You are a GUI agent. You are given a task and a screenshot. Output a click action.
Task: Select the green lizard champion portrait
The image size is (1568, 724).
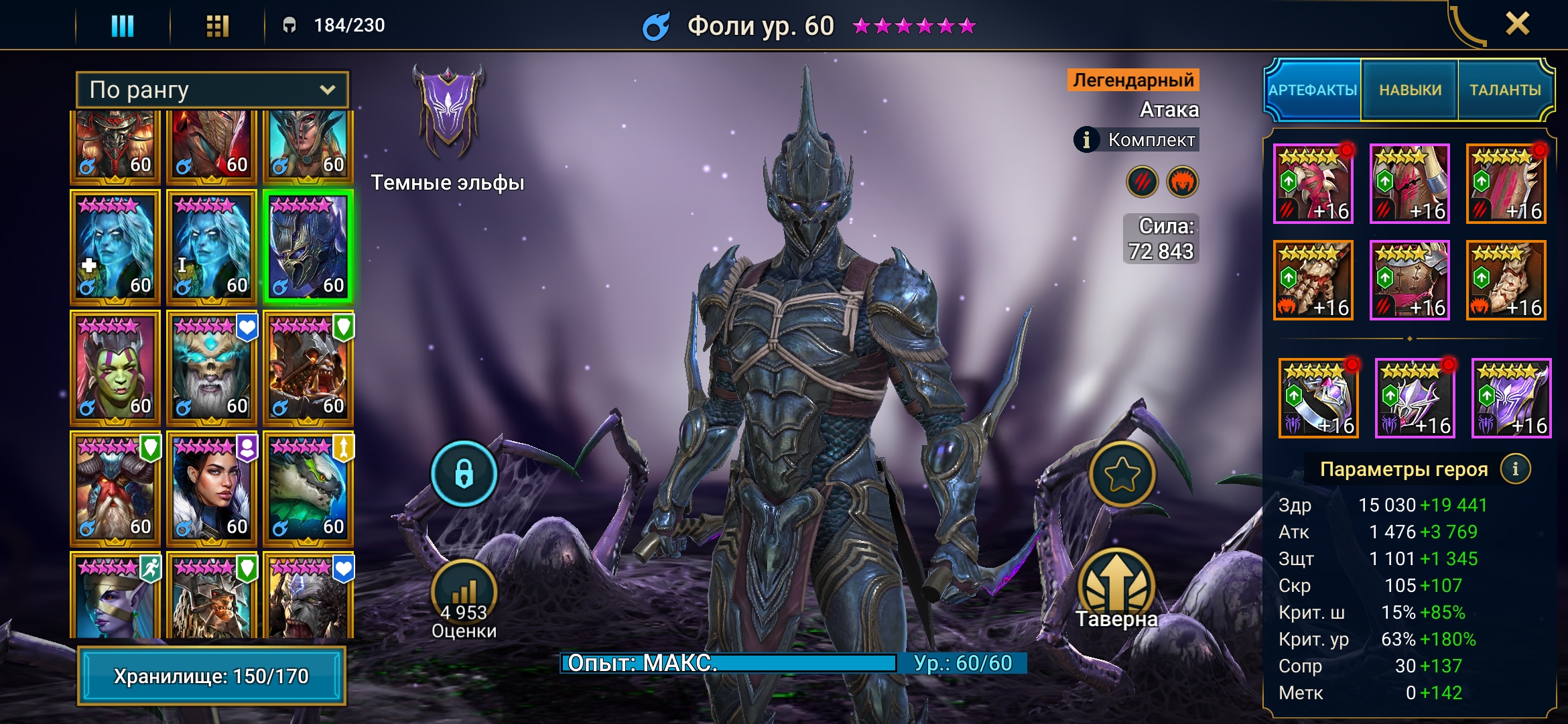308,488
